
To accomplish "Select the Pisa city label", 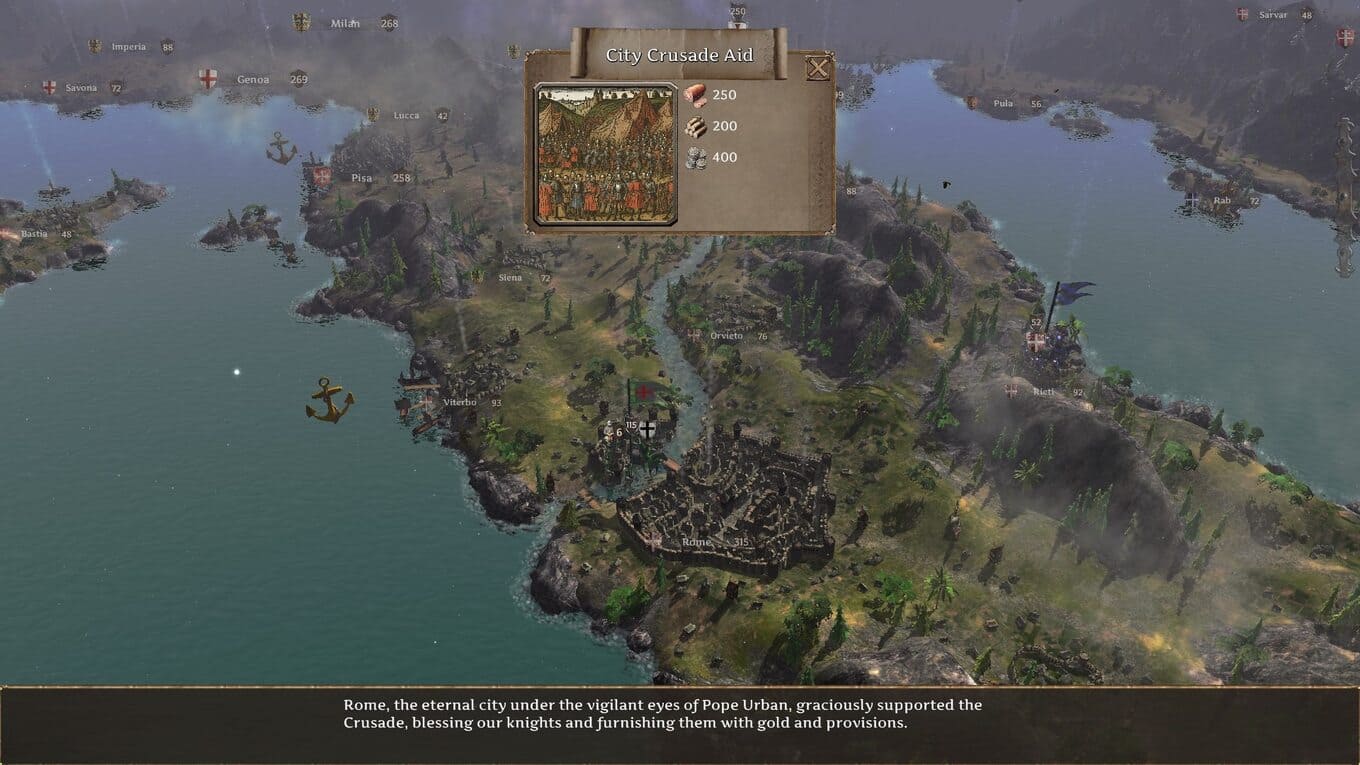I will [x=361, y=178].
